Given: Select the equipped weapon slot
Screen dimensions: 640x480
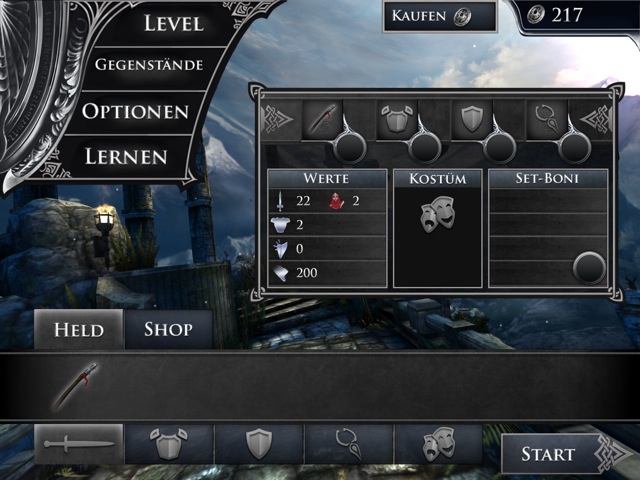Looking at the screenshot, I should (x=319, y=120).
